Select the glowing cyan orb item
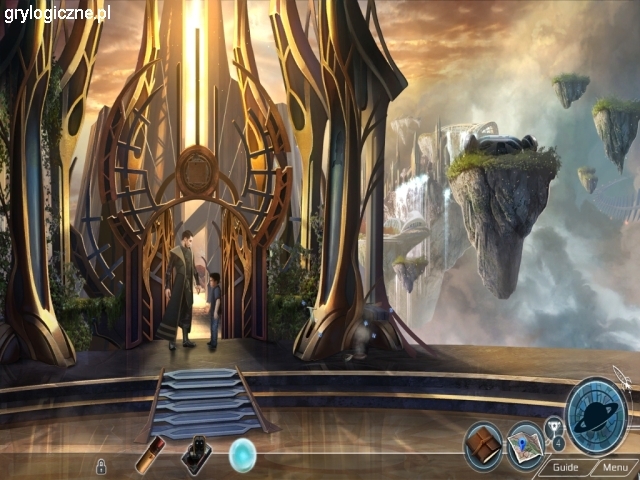640x480 pixels. tap(243, 455)
